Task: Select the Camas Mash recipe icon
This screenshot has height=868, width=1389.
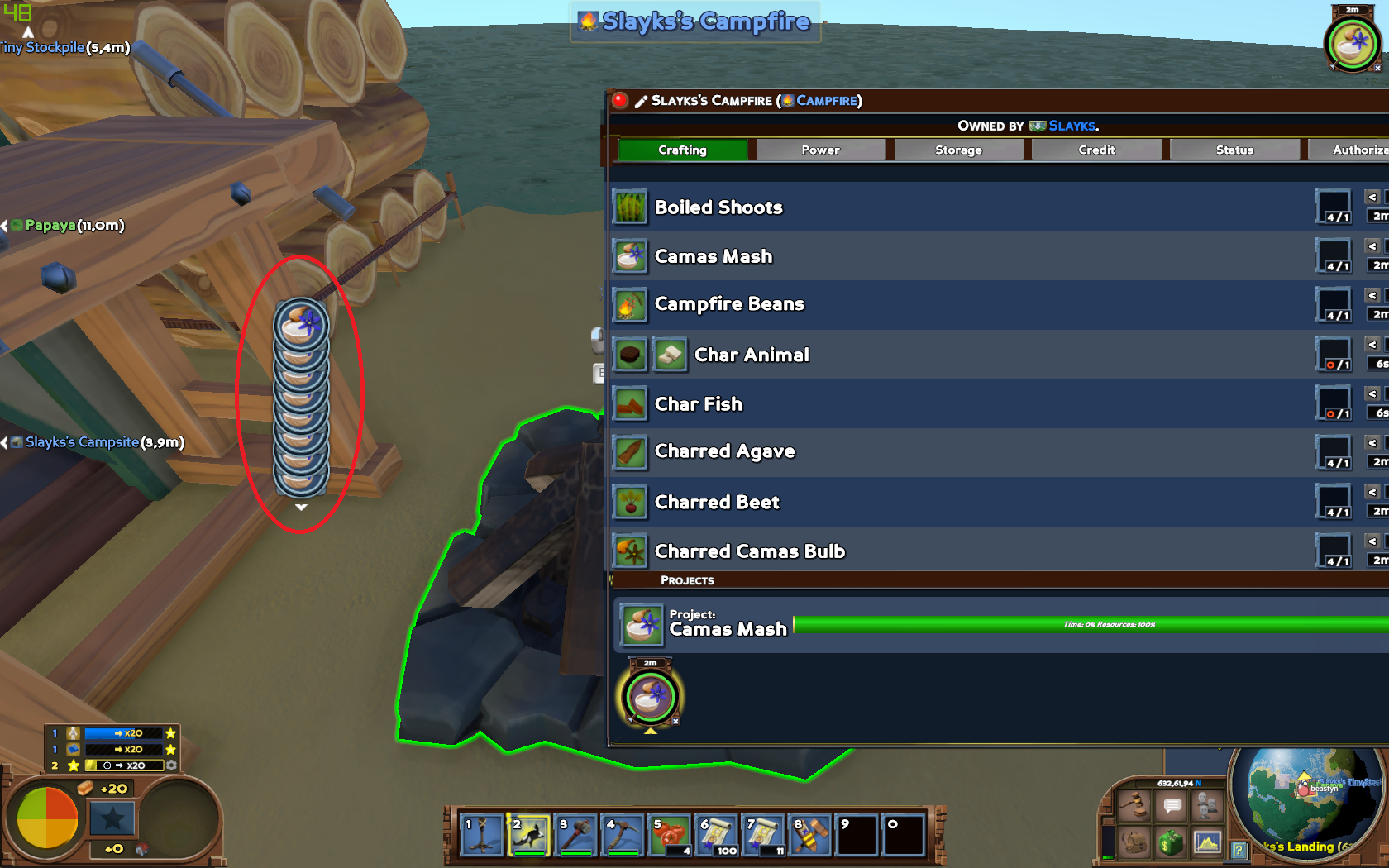Action: [x=629, y=256]
